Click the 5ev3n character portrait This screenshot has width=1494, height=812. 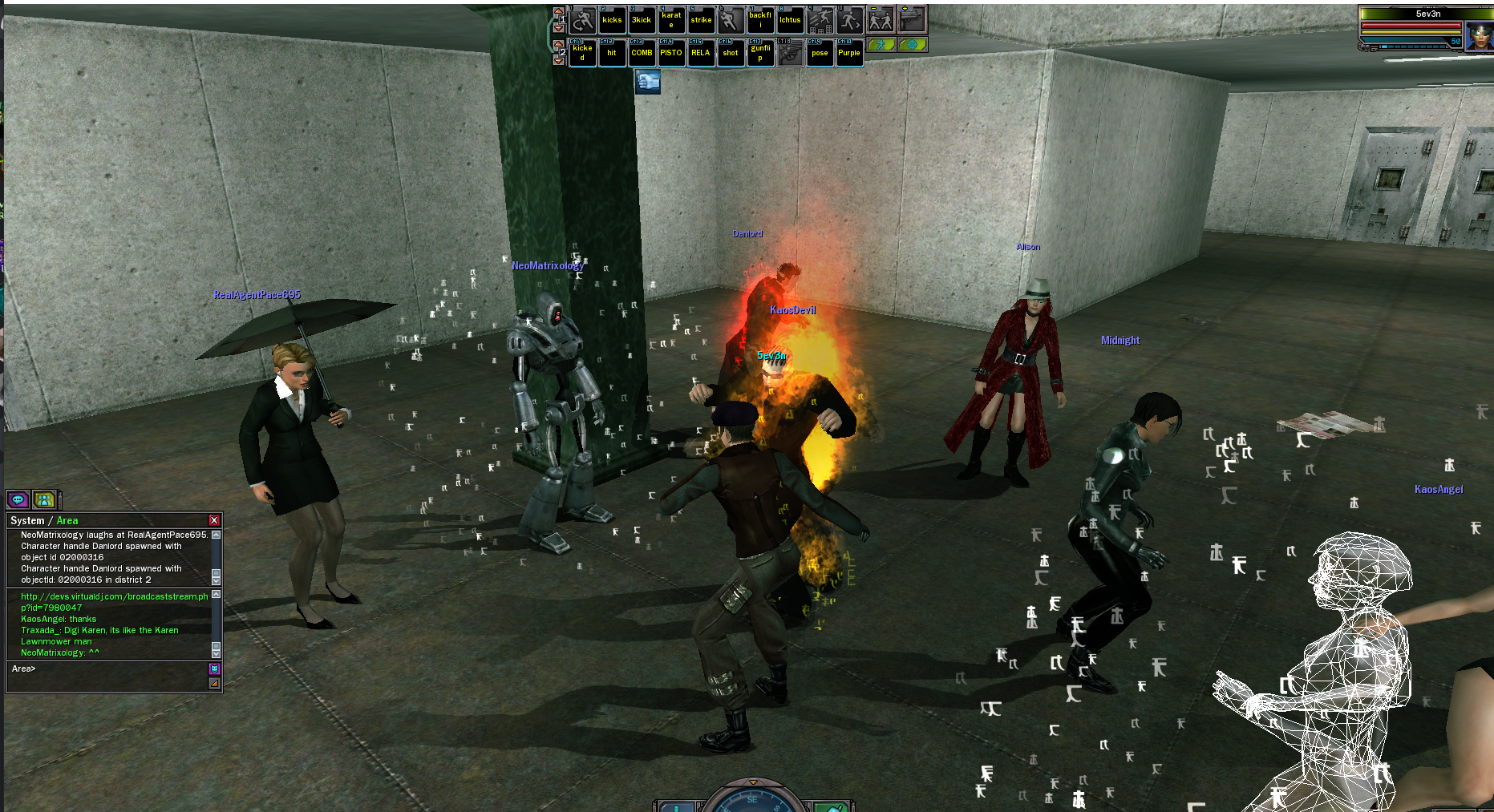pyautogui.click(x=1478, y=36)
